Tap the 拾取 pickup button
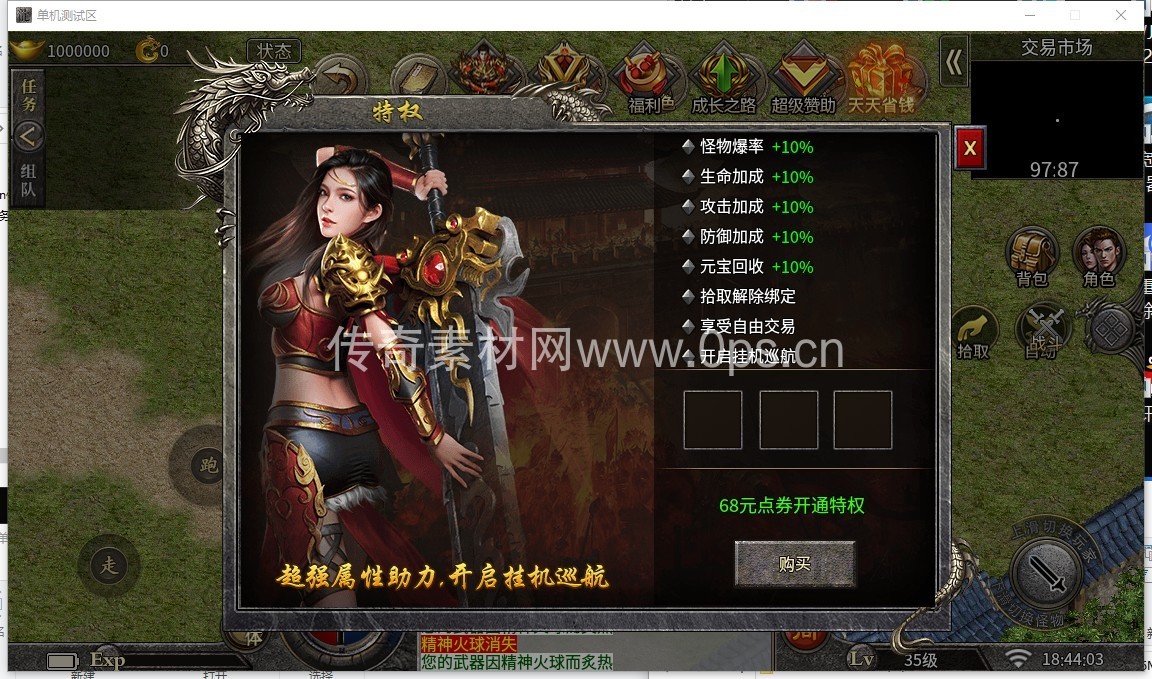Screen dimensions: 1152x679 973,331
